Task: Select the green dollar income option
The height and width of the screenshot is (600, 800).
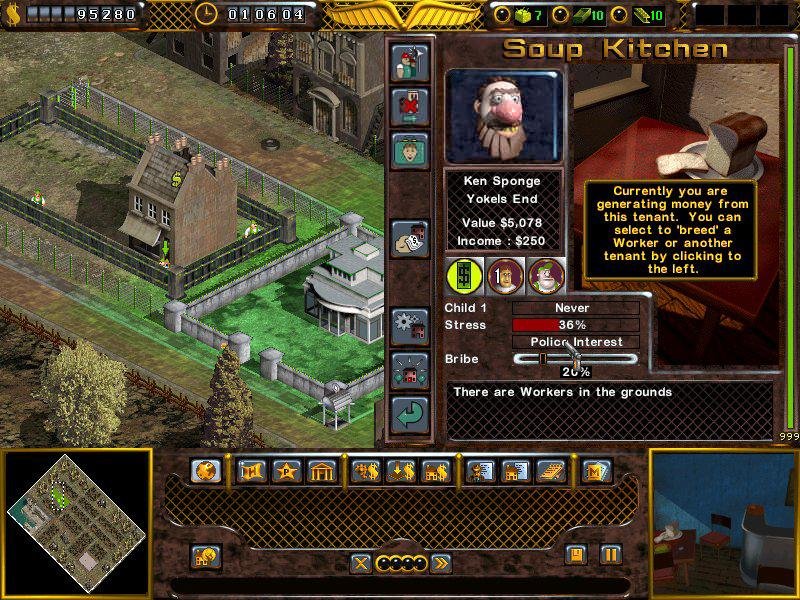Action: pos(463,274)
